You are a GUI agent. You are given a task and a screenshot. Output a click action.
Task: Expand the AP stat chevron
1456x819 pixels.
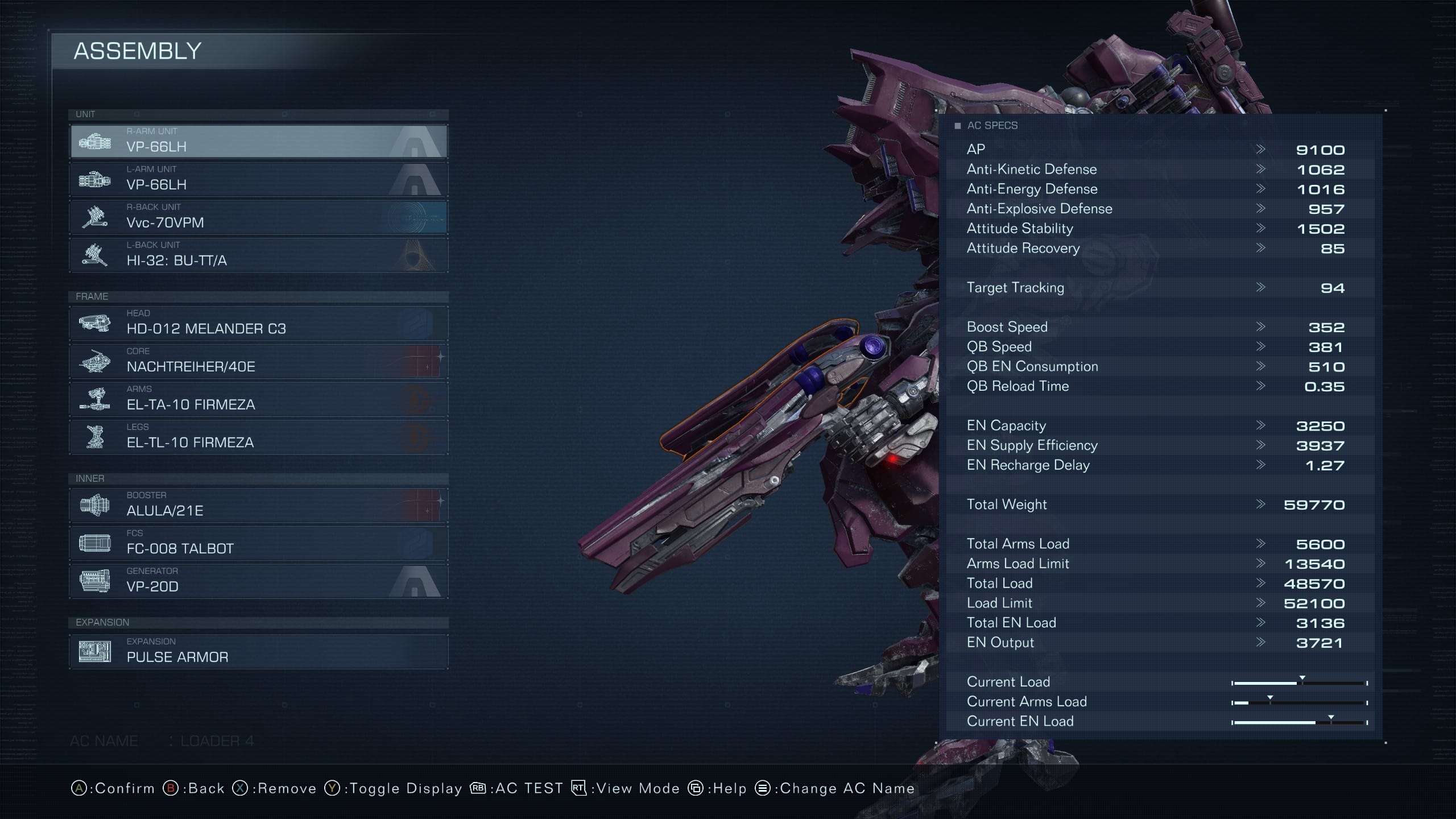[1261, 150]
